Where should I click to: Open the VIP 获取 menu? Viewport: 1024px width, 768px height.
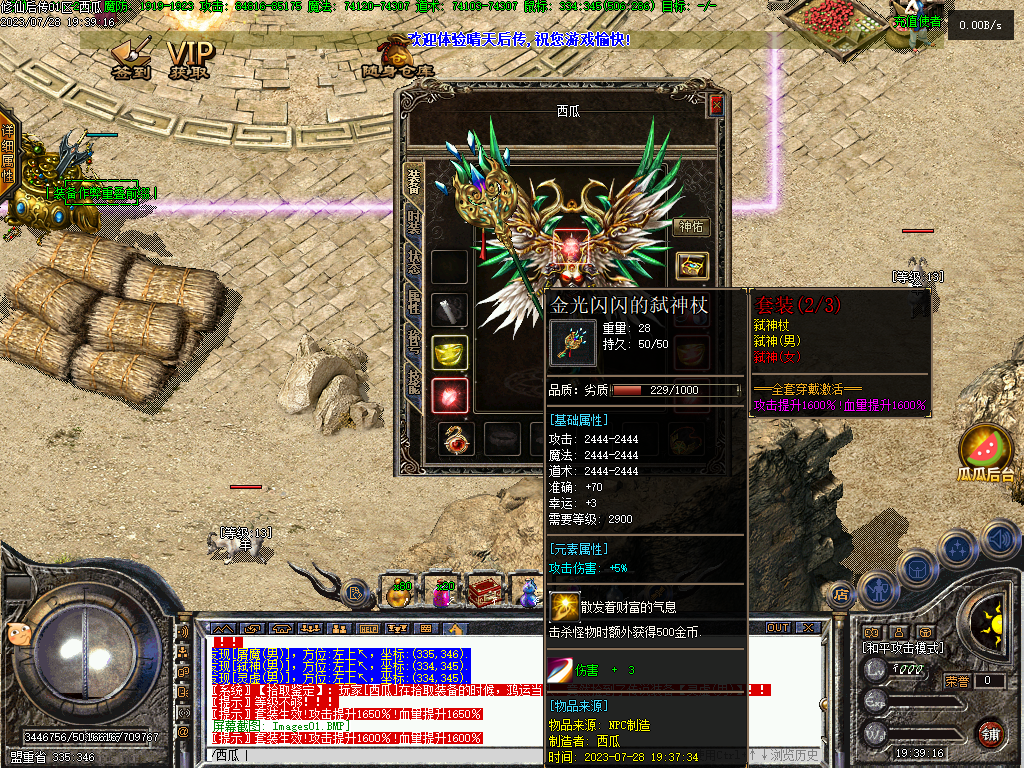(190, 60)
